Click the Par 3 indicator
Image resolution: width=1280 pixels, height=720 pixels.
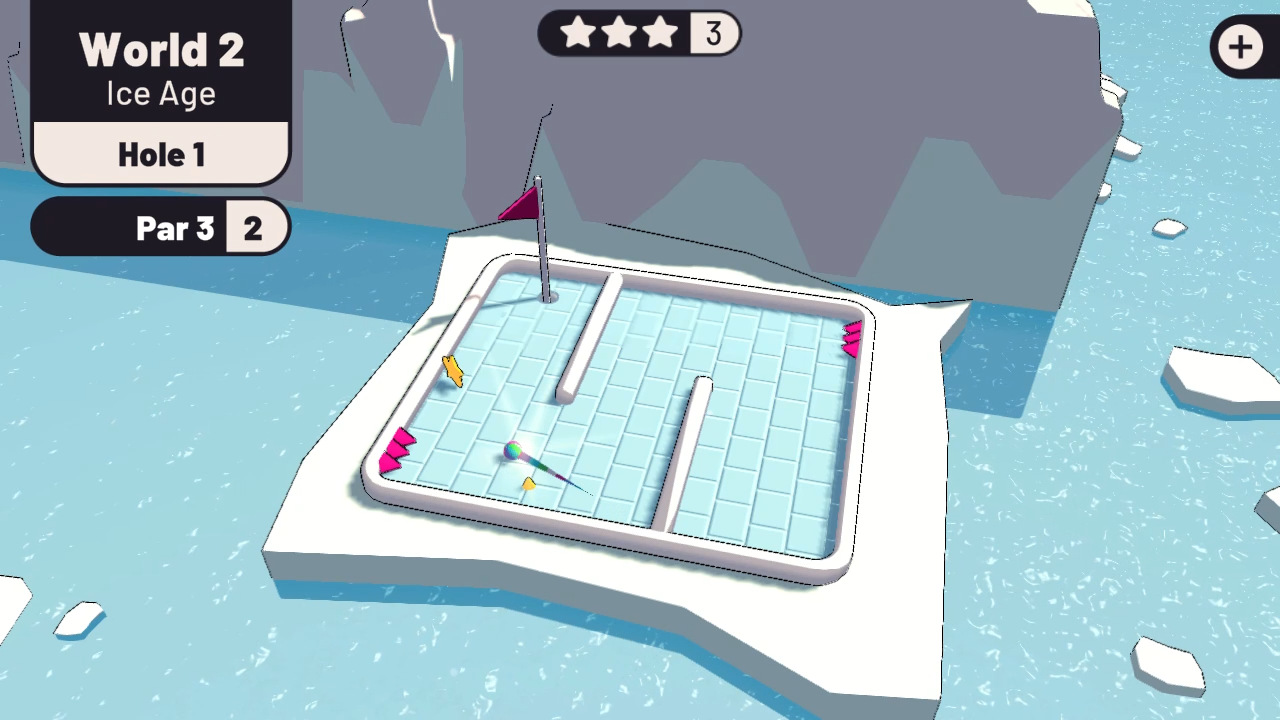pos(175,228)
